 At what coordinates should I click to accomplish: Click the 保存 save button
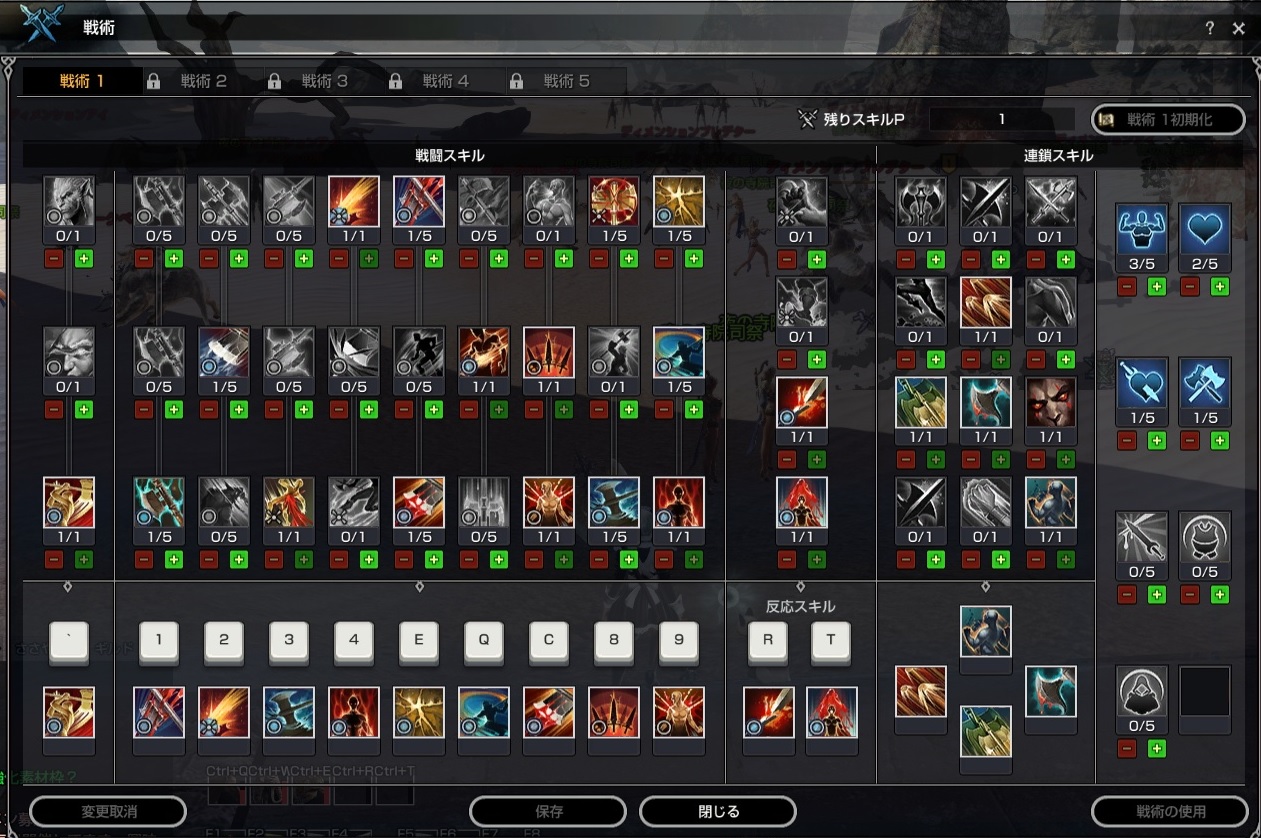coord(548,811)
